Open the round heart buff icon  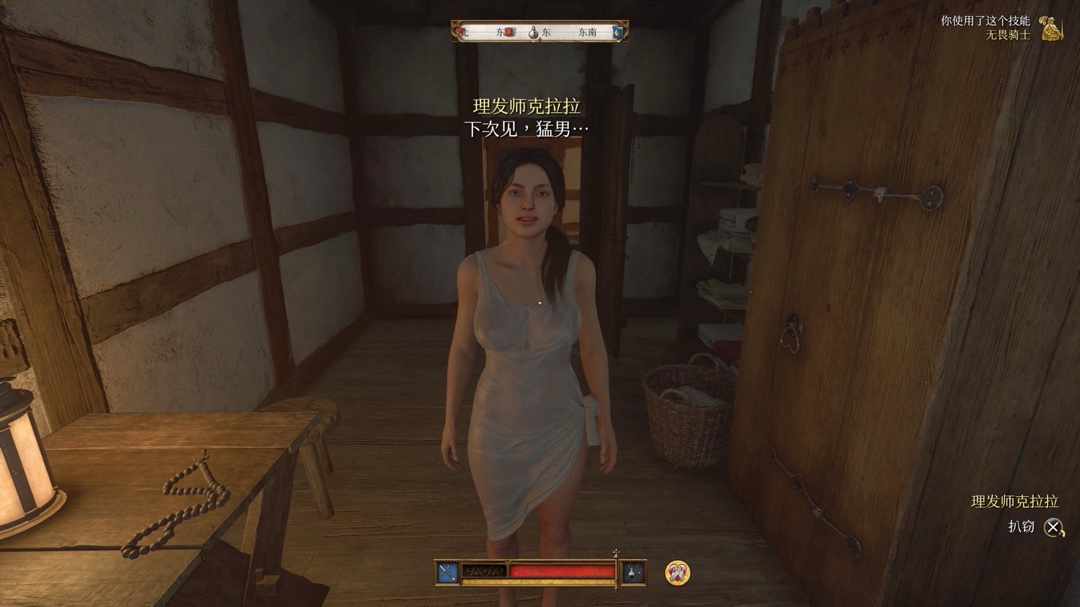pyautogui.click(x=678, y=572)
